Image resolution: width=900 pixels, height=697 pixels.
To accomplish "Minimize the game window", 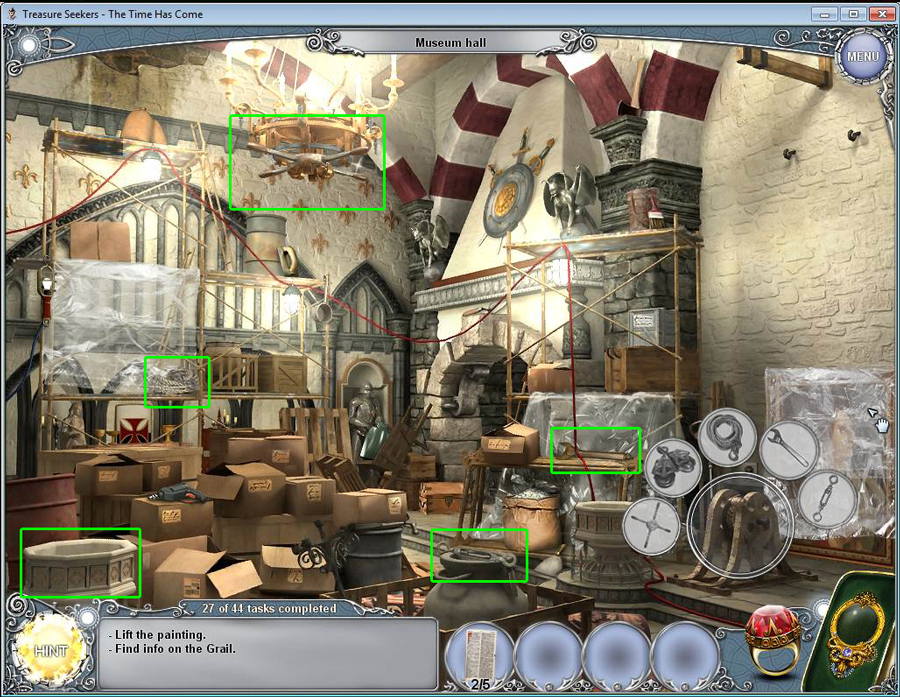I will (x=824, y=13).
